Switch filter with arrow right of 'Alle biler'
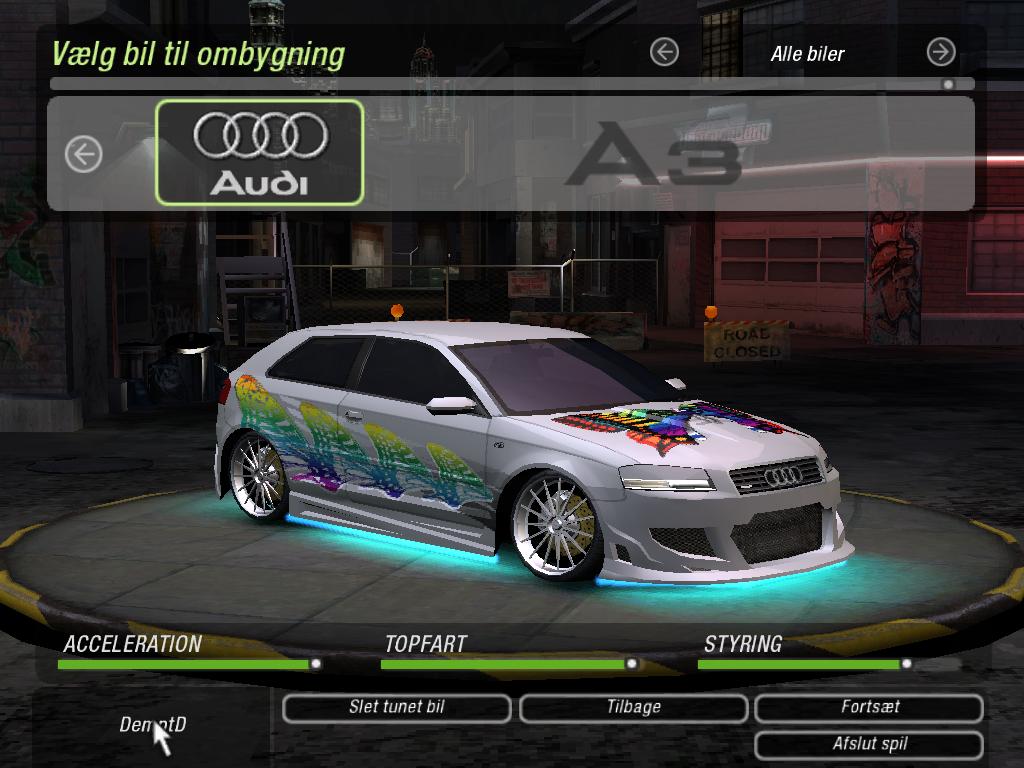 point(941,52)
